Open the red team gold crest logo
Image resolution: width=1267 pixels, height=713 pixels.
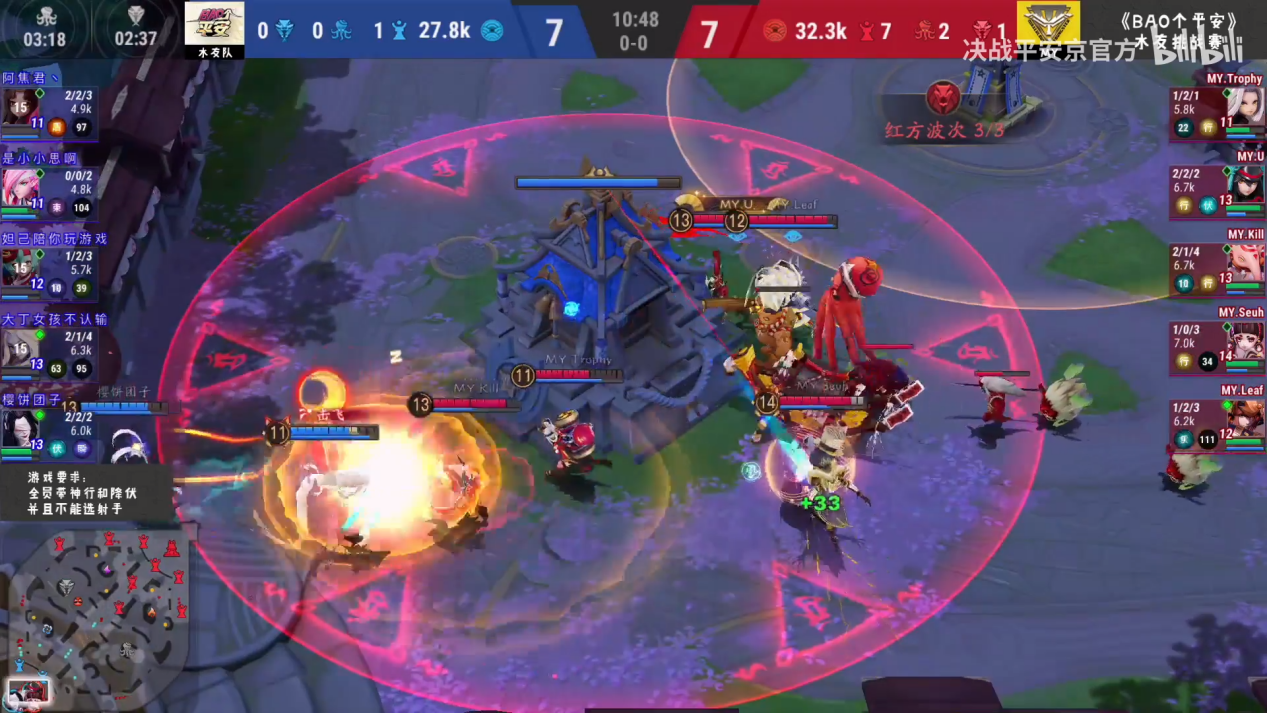pos(1047,22)
